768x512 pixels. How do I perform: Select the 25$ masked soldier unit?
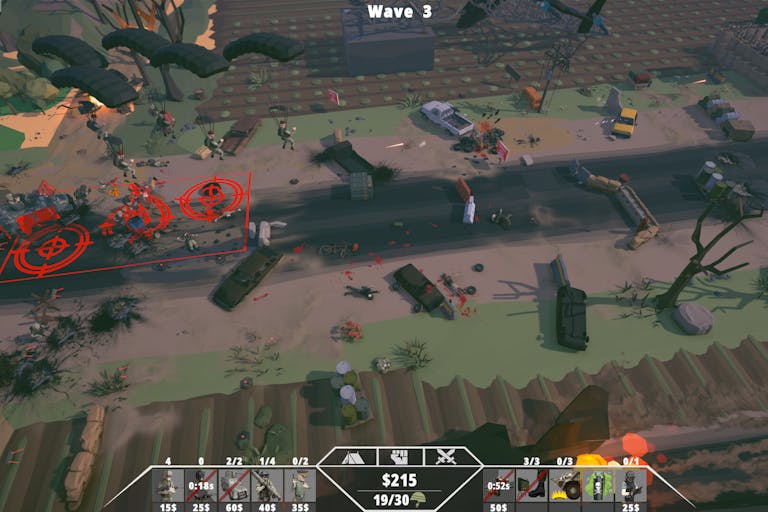click(x=631, y=485)
